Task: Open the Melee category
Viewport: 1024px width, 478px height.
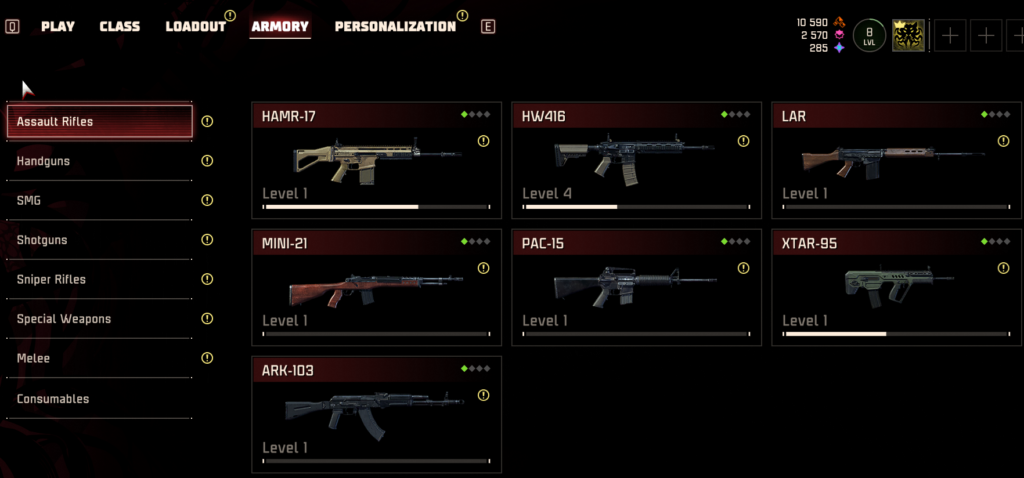Action: click(x=99, y=358)
